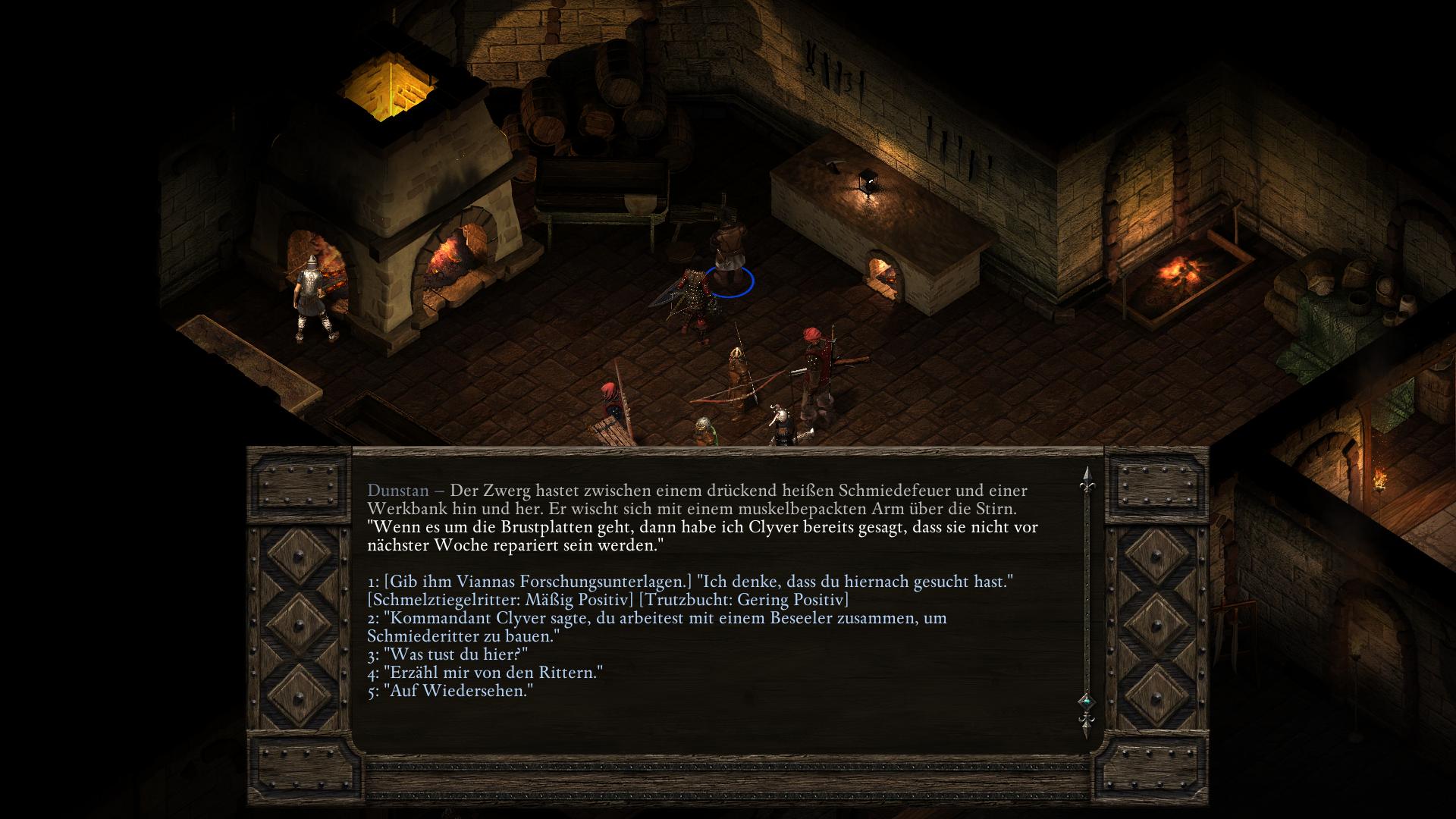The image size is (1456, 819).
Task: Choose reply giving Viannas Forschungsunterlagen
Action: click(x=690, y=582)
